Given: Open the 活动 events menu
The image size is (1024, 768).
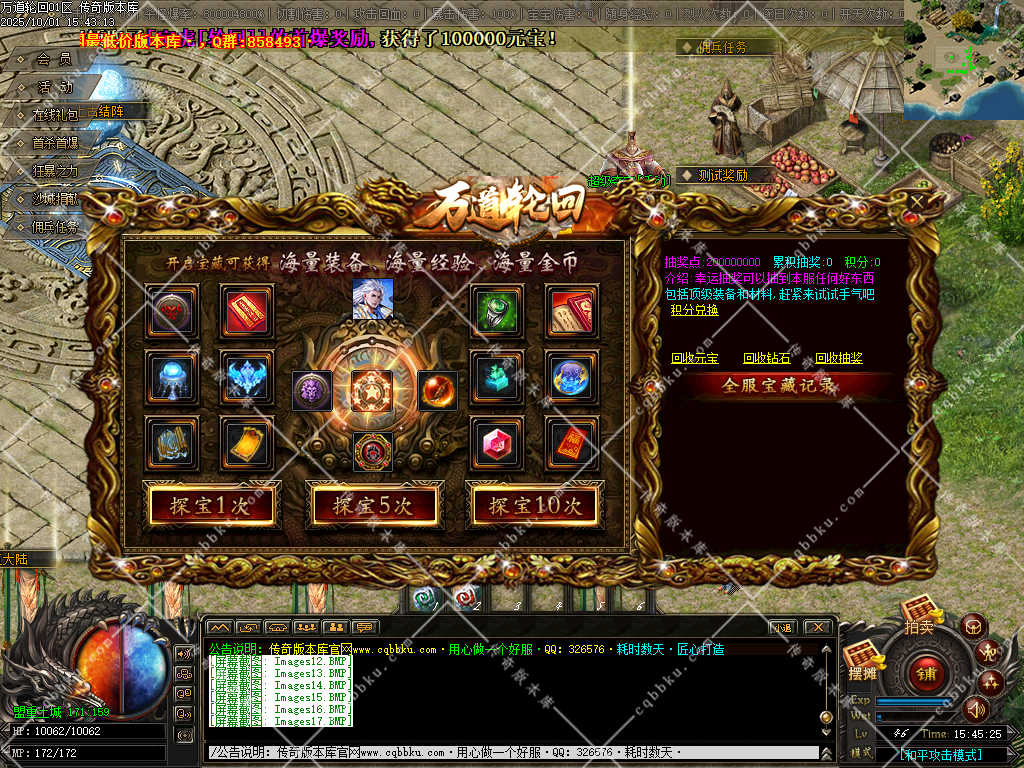Looking at the screenshot, I should click(54, 87).
